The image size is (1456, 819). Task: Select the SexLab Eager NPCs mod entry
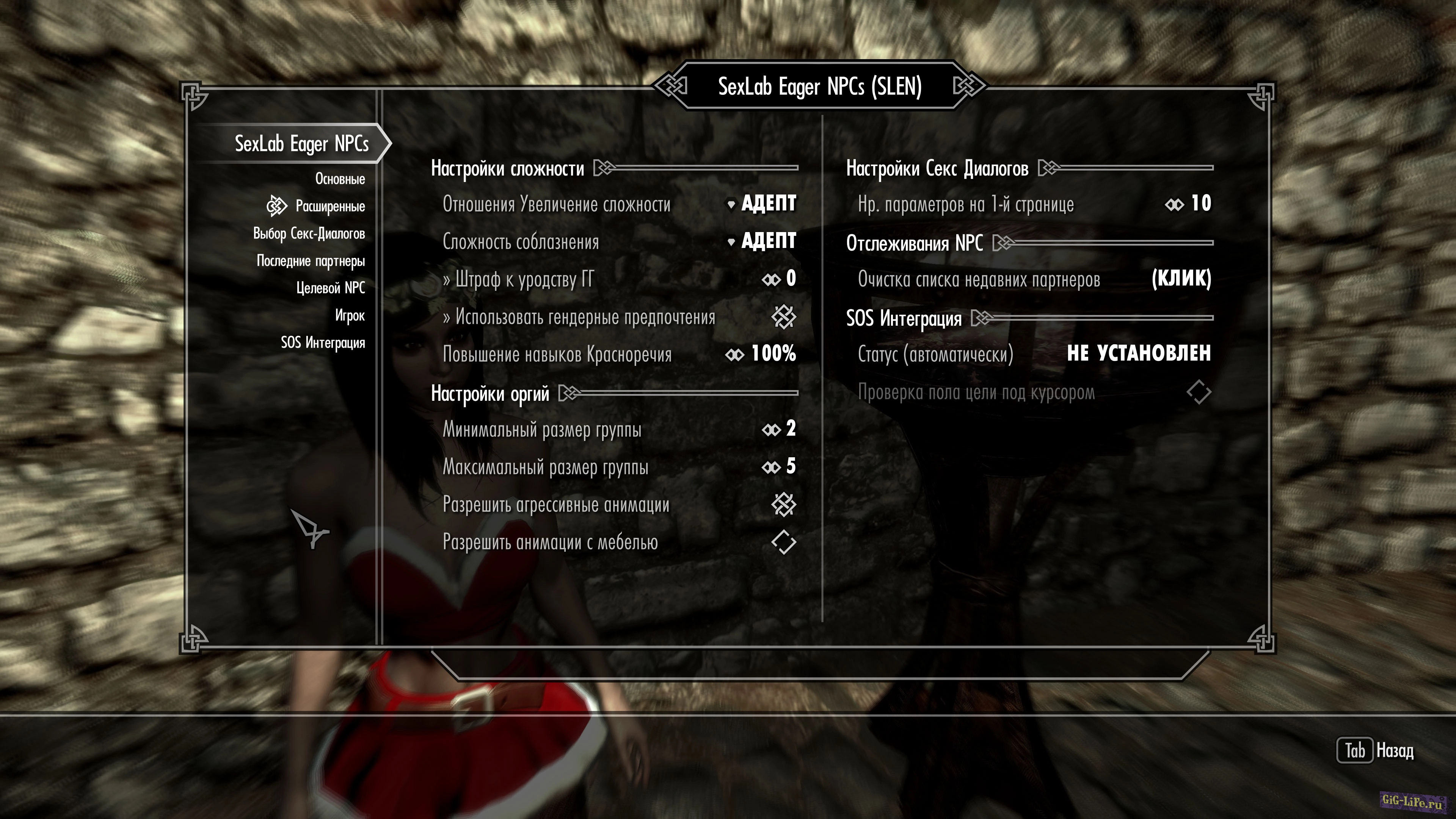(301, 144)
